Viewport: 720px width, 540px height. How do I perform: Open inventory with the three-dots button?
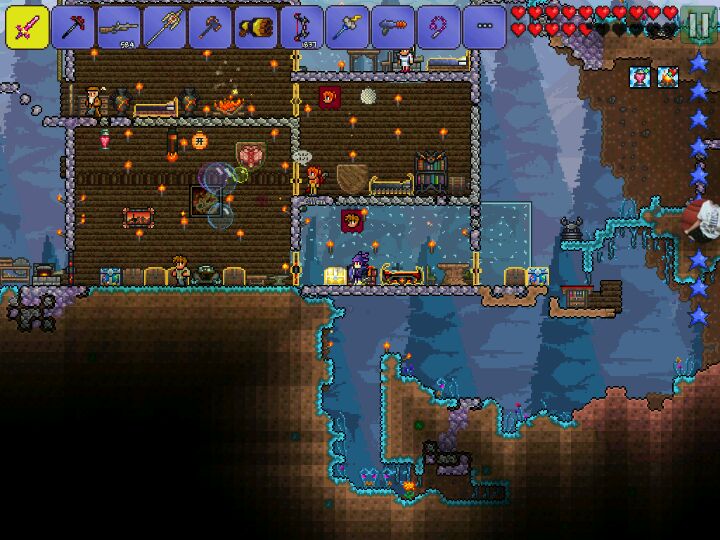484,27
